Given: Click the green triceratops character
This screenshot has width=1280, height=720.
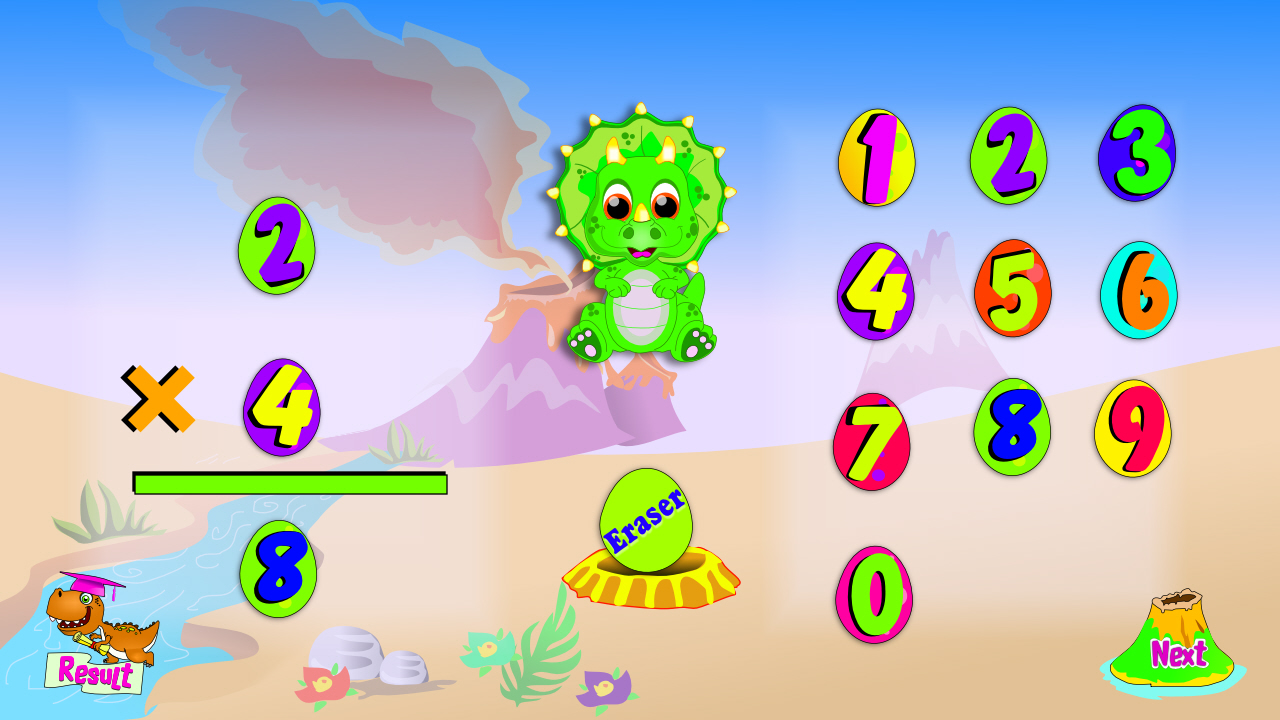Looking at the screenshot, I should click(640, 240).
